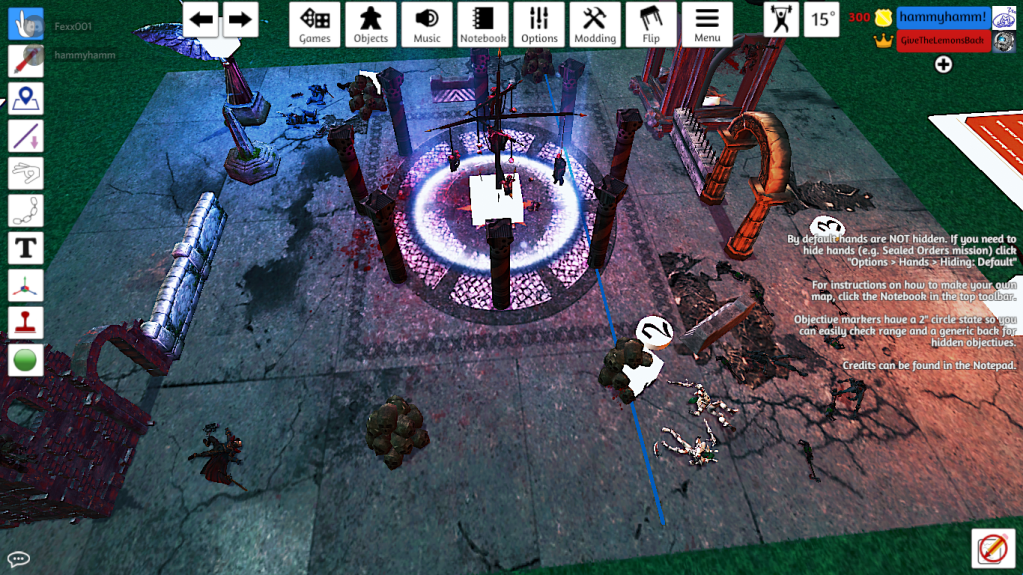Image resolution: width=1023 pixels, height=575 pixels.
Task: Open the Options panel
Action: click(539, 23)
